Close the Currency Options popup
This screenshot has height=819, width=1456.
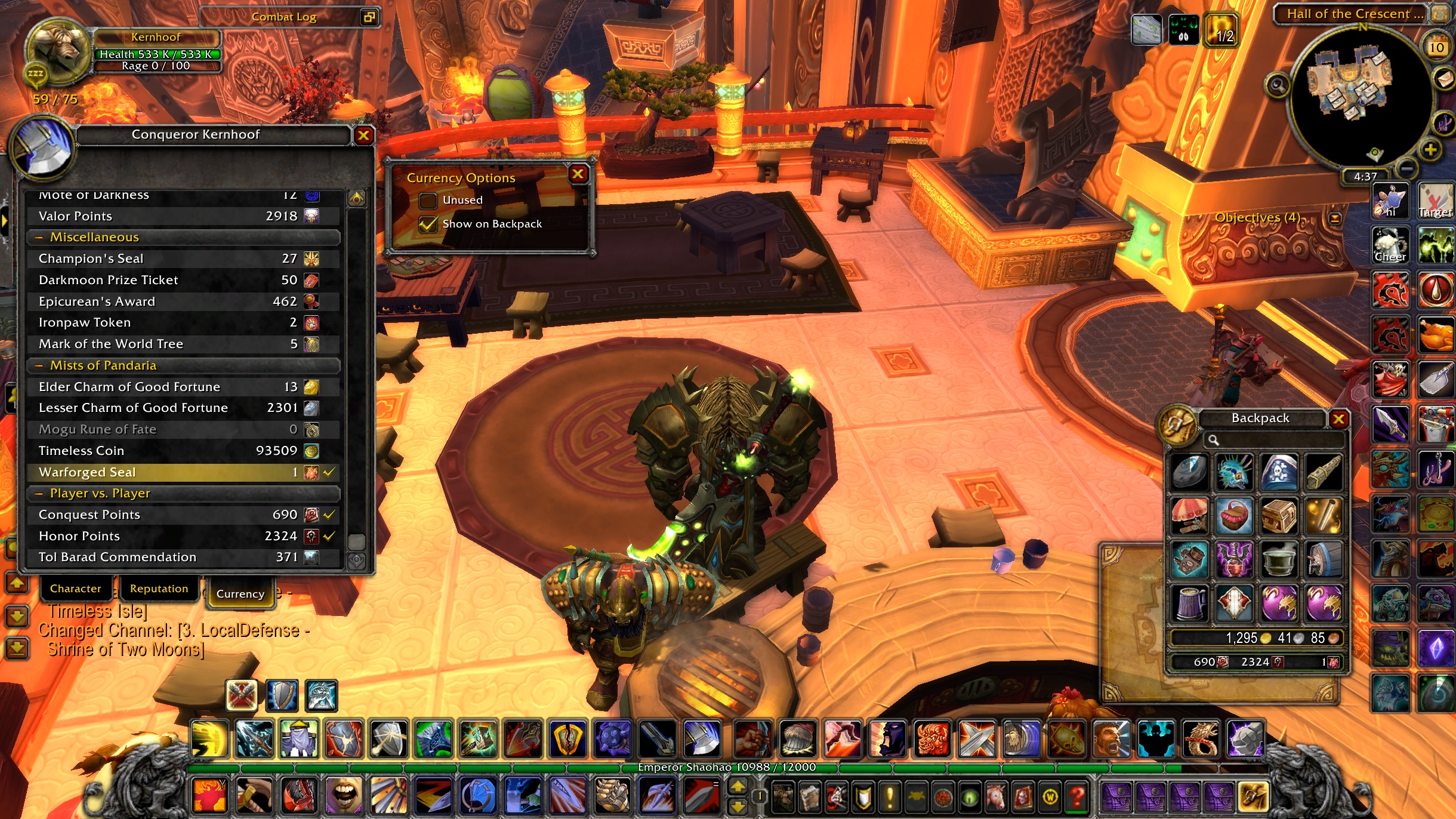pyautogui.click(x=578, y=174)
